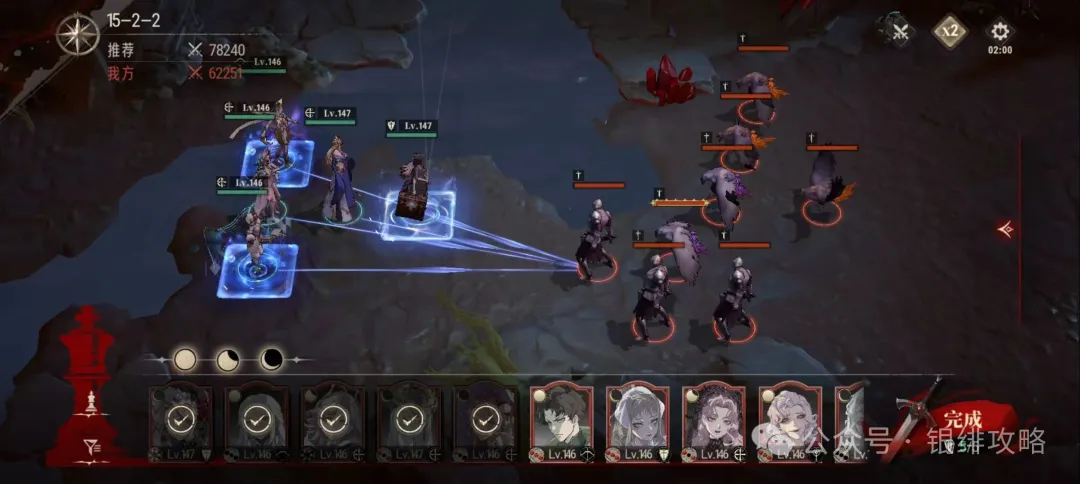Select the dark moon filter icon
1080x484 pixels.
pyautogui.click(x=271, y=359)
